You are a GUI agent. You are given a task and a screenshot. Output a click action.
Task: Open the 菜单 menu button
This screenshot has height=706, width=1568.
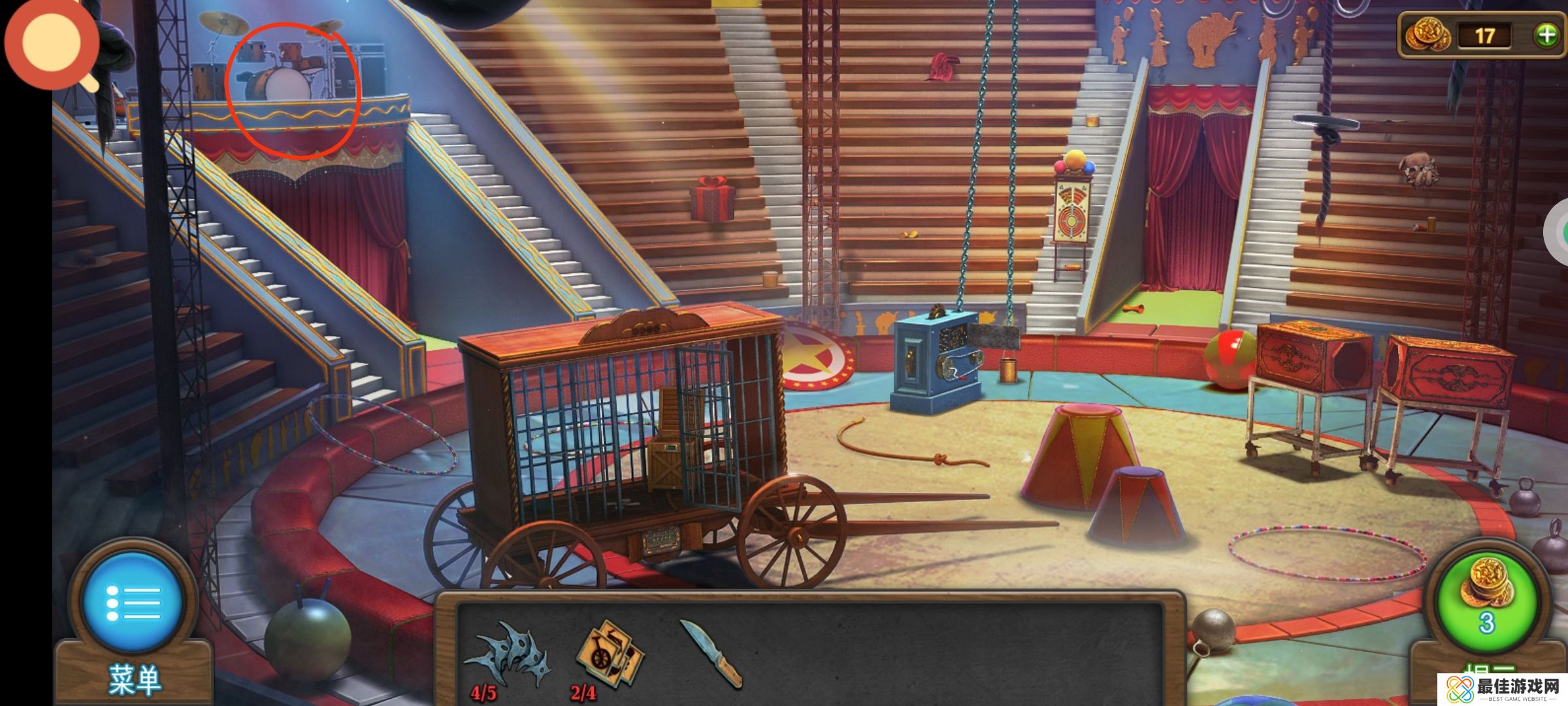pos(133,602)
